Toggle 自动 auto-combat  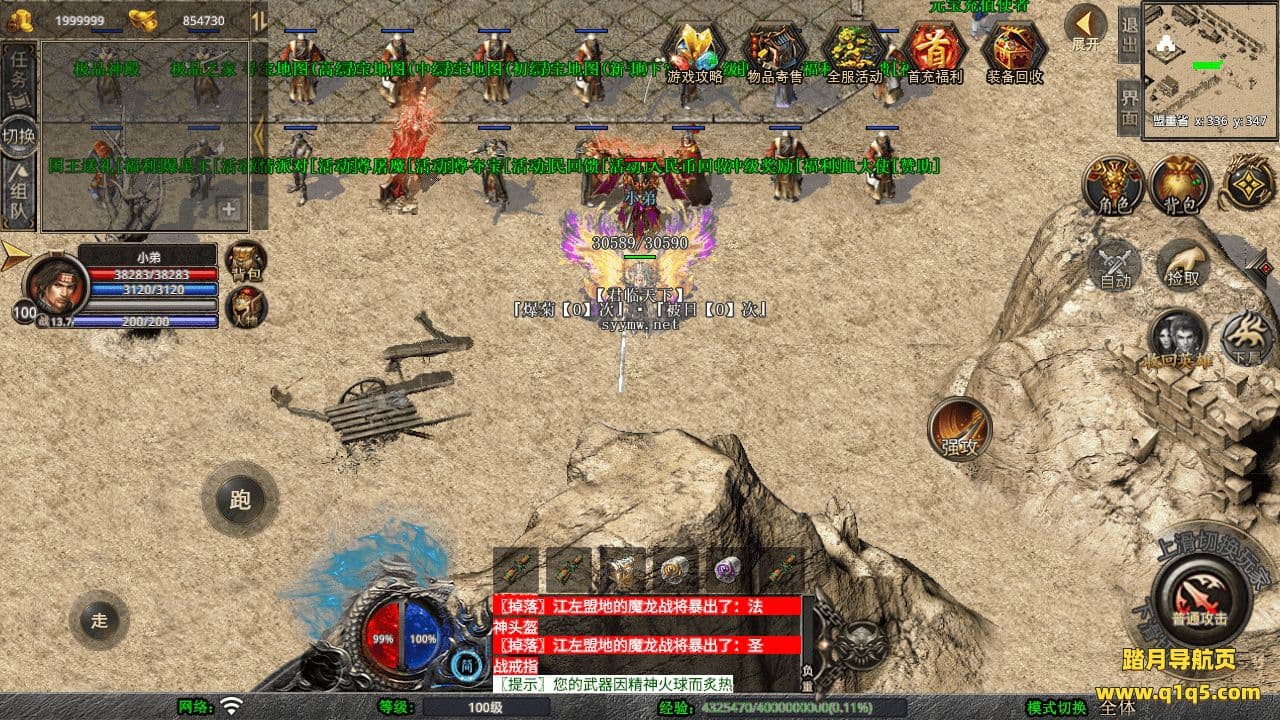click(1115, 265)
